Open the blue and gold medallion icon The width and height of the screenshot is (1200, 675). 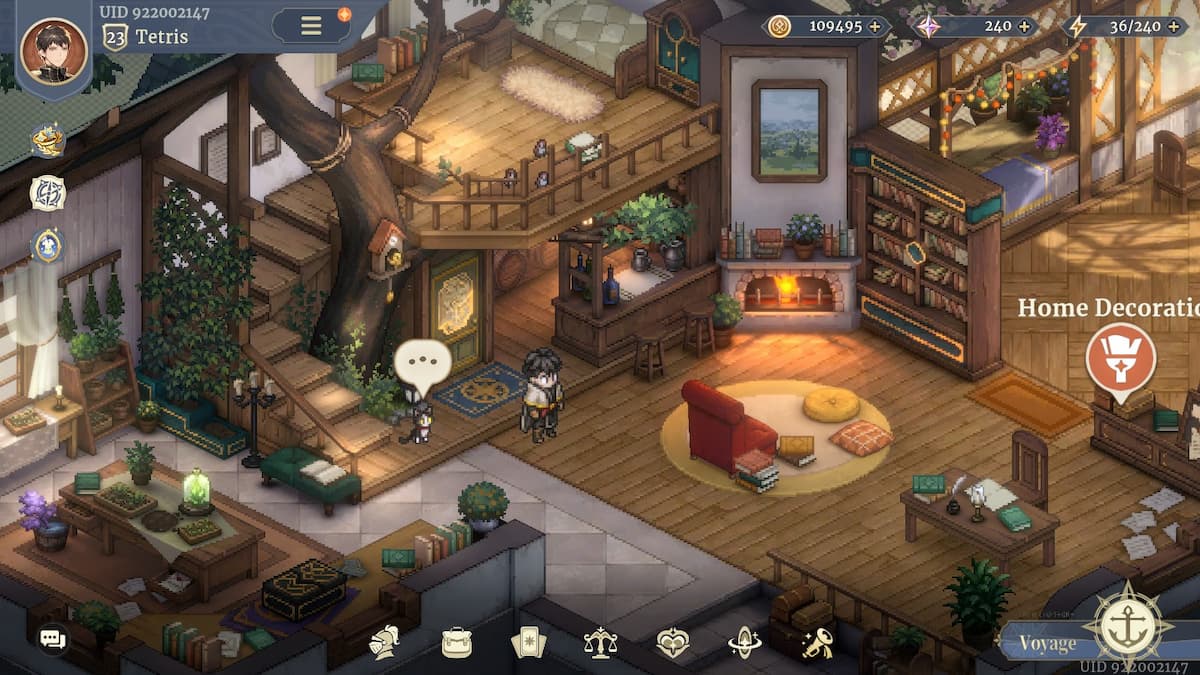pyautogui.click(x=47, y=244)
